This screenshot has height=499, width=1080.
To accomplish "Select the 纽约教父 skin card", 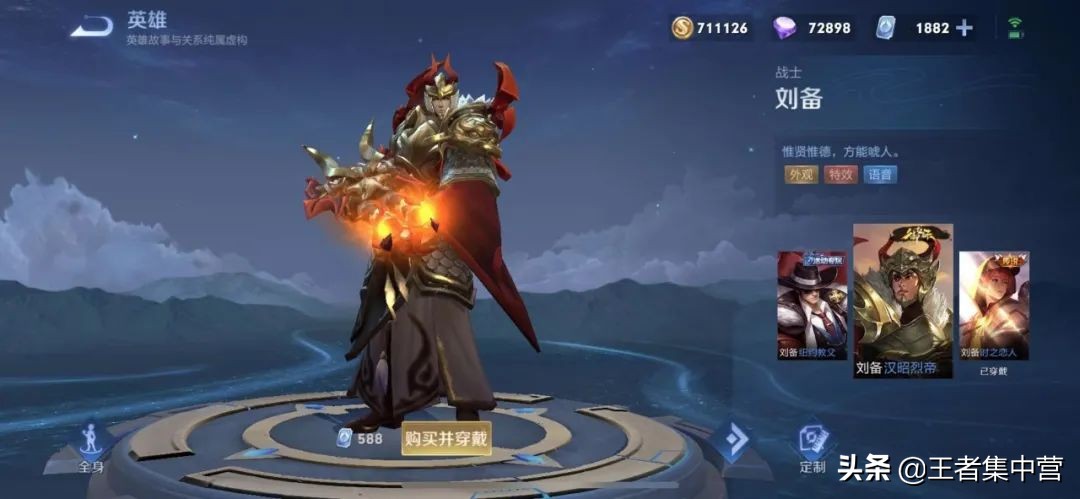I will 812,304.
